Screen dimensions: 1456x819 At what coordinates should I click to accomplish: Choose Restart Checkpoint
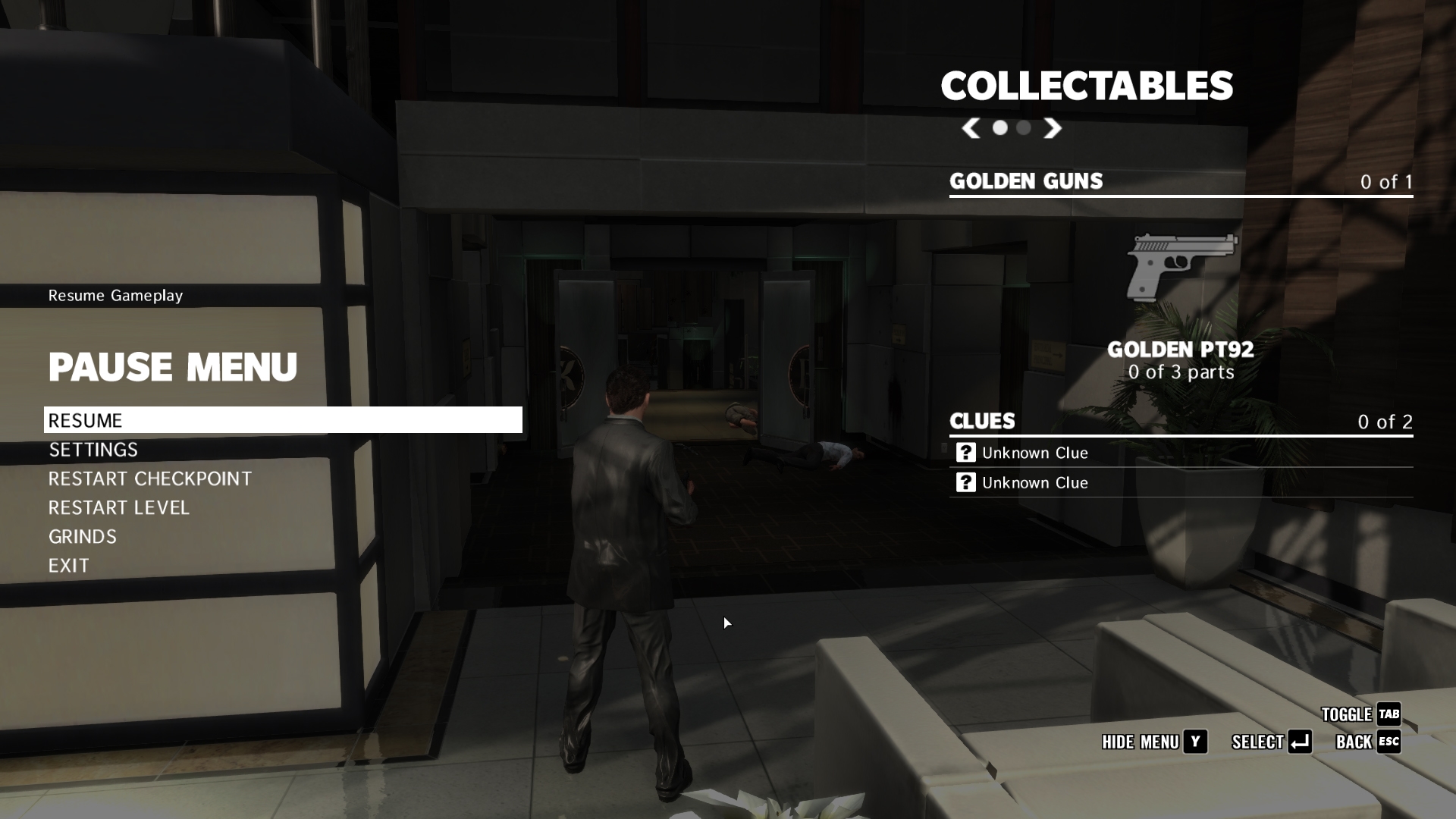tap(149, 479)
